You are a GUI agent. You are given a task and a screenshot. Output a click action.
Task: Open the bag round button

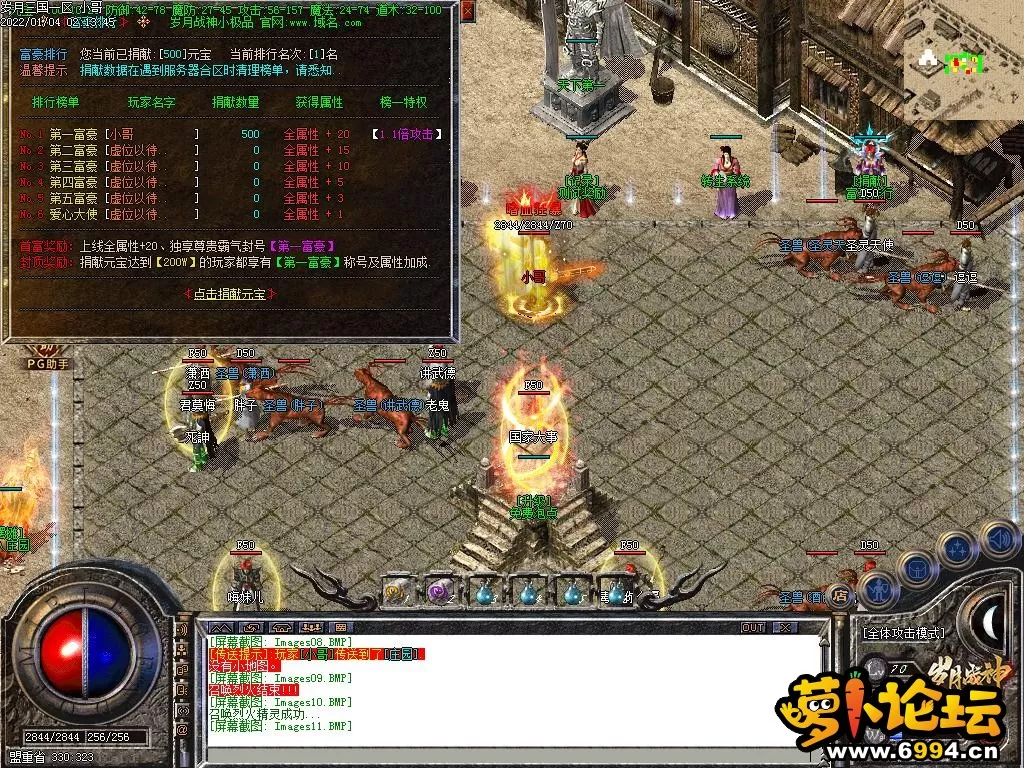pos(916,567)
